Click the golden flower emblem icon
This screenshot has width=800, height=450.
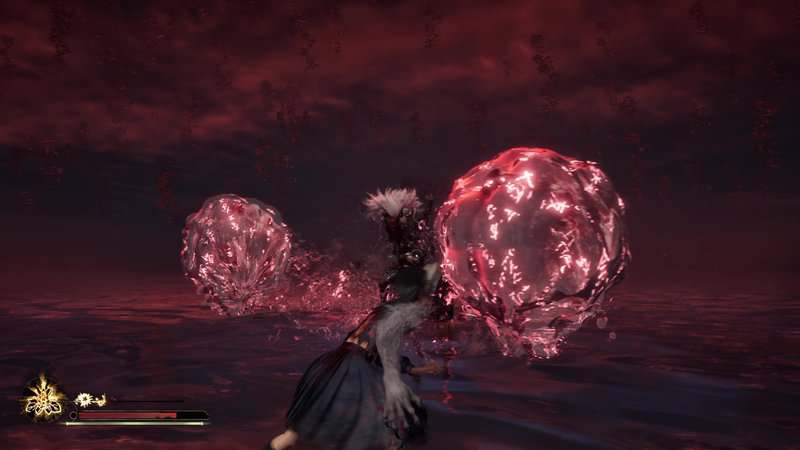coord(43,397)
